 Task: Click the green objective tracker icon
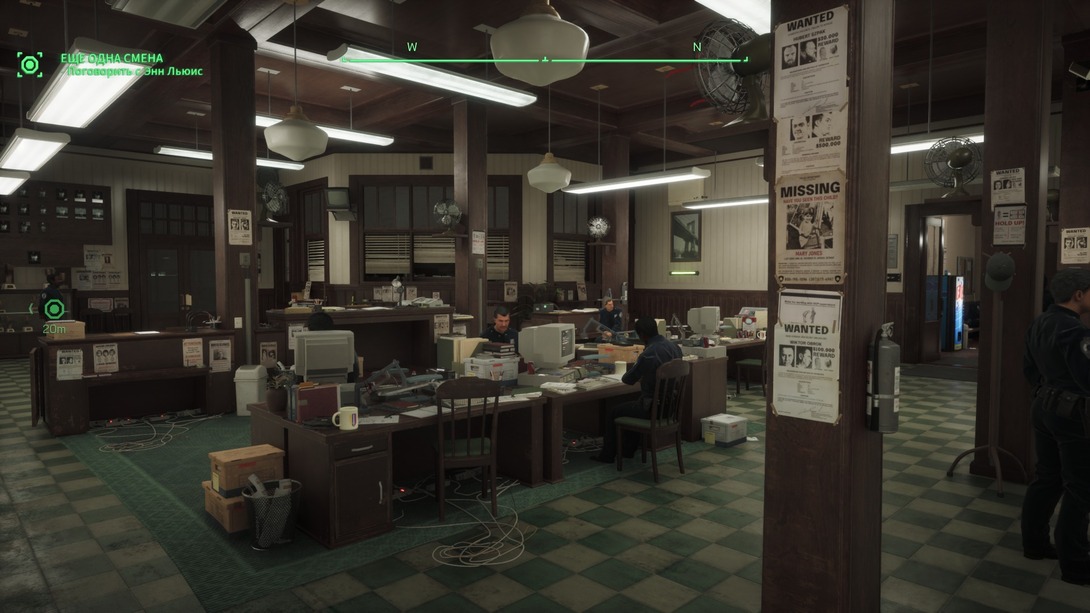tap(30, 65)
